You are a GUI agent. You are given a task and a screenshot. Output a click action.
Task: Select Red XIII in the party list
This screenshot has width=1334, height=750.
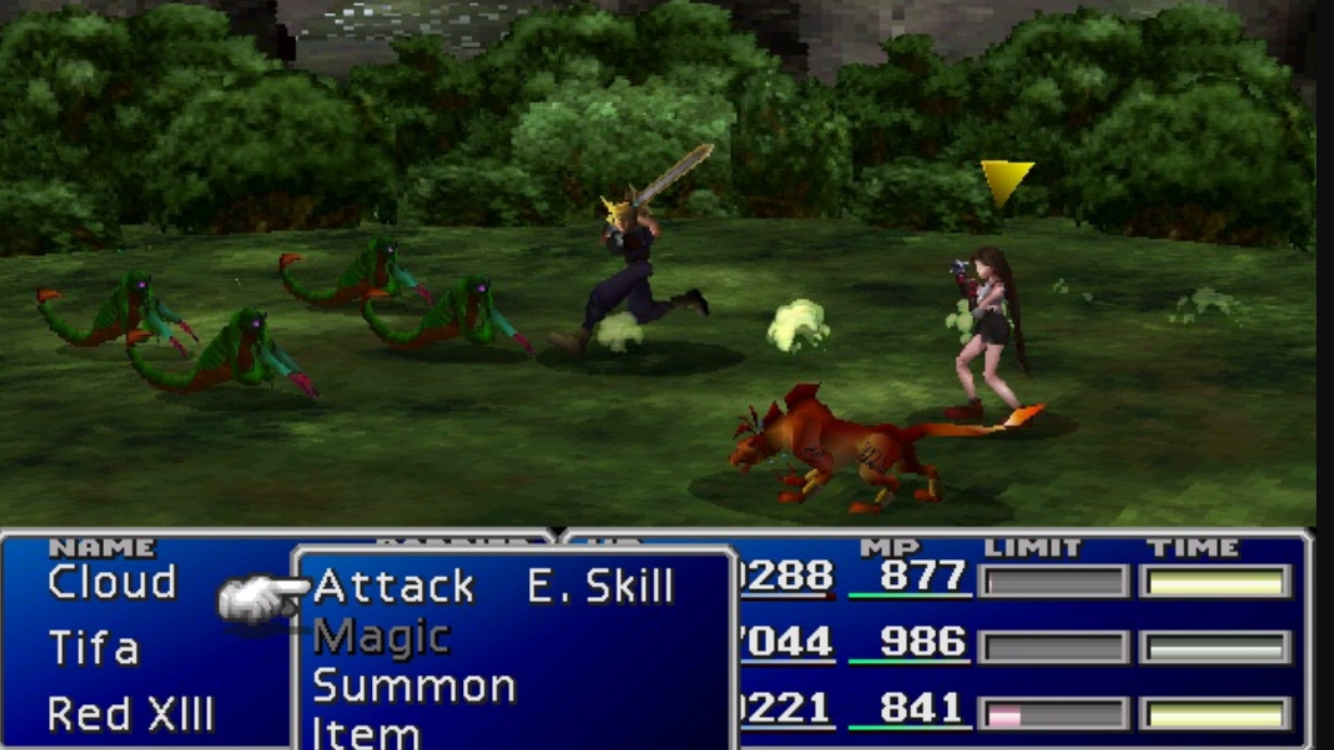130,714
